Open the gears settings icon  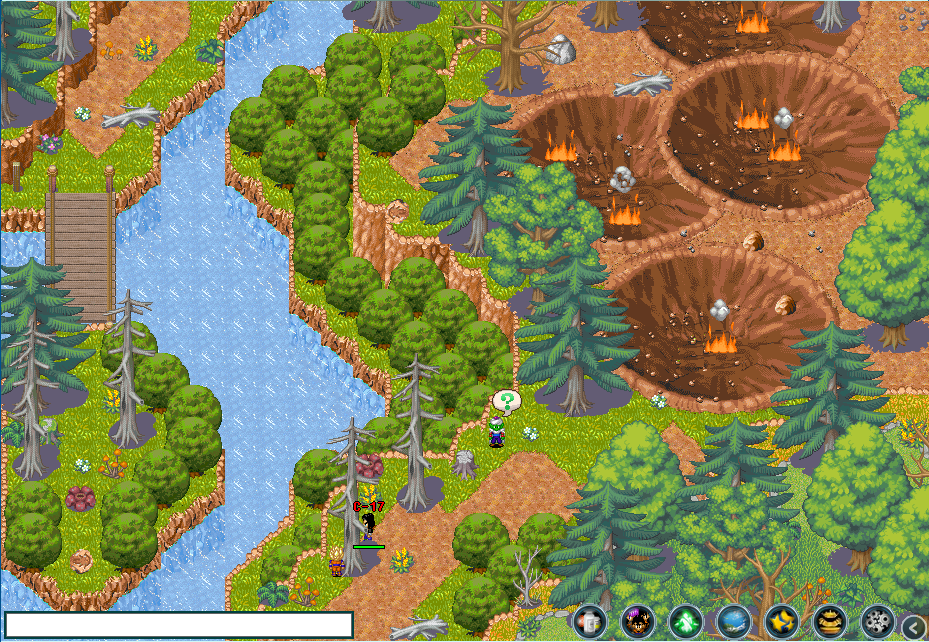tap(877, 622)
